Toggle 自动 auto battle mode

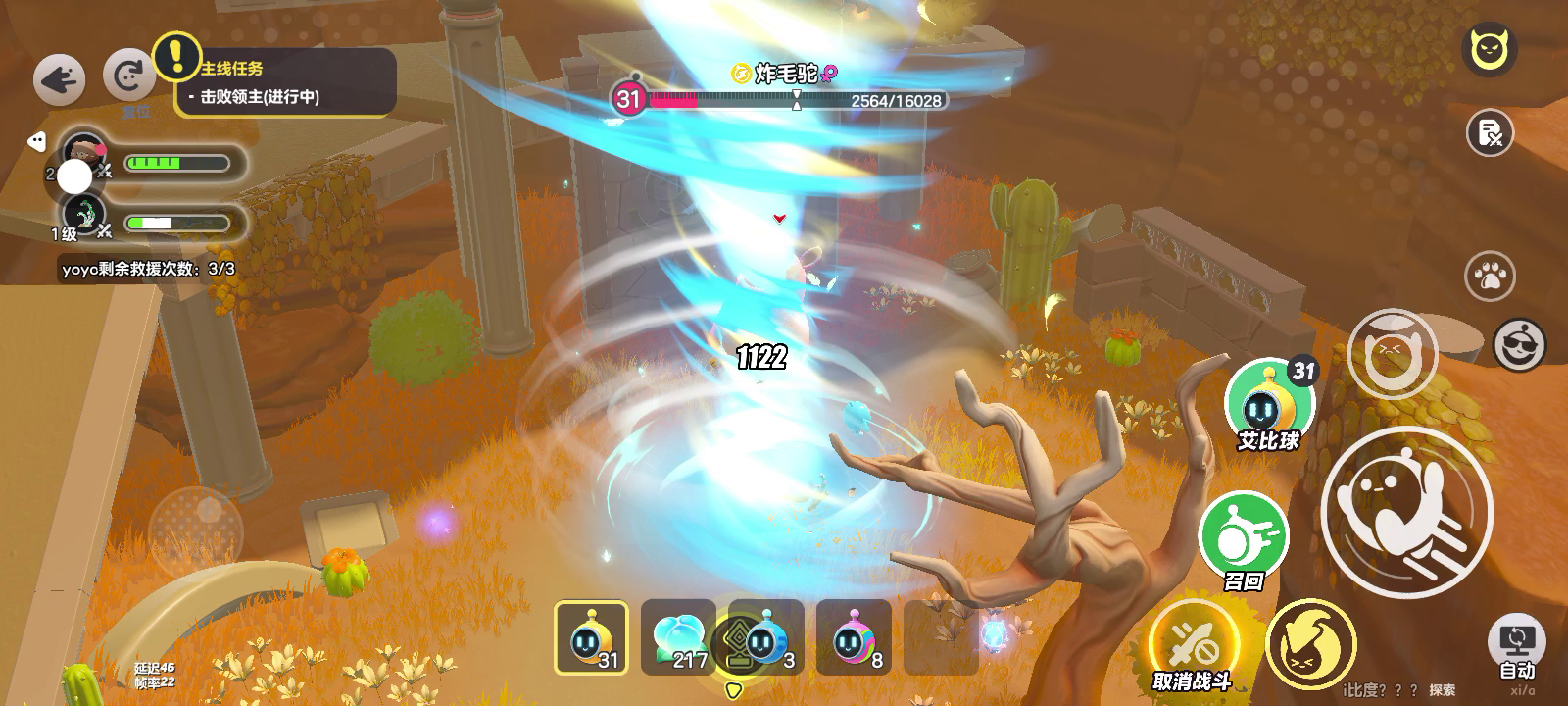[x=1516, y=648]
